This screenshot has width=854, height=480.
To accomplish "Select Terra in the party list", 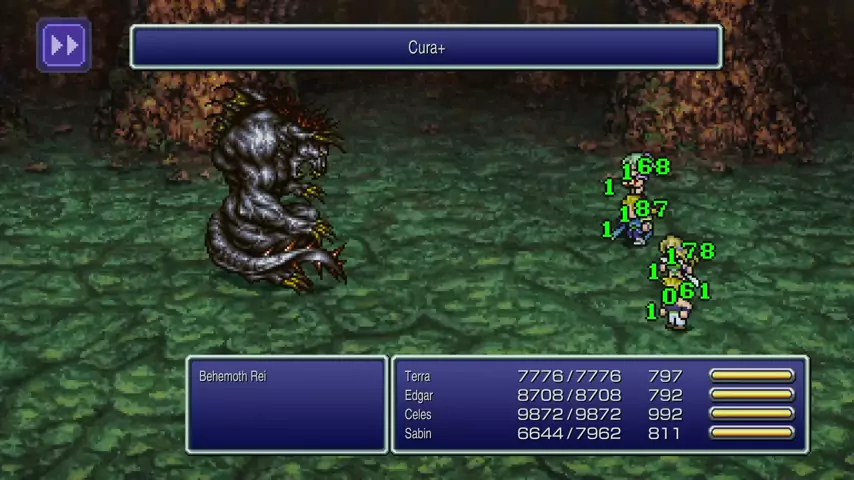I will point(418,376).
